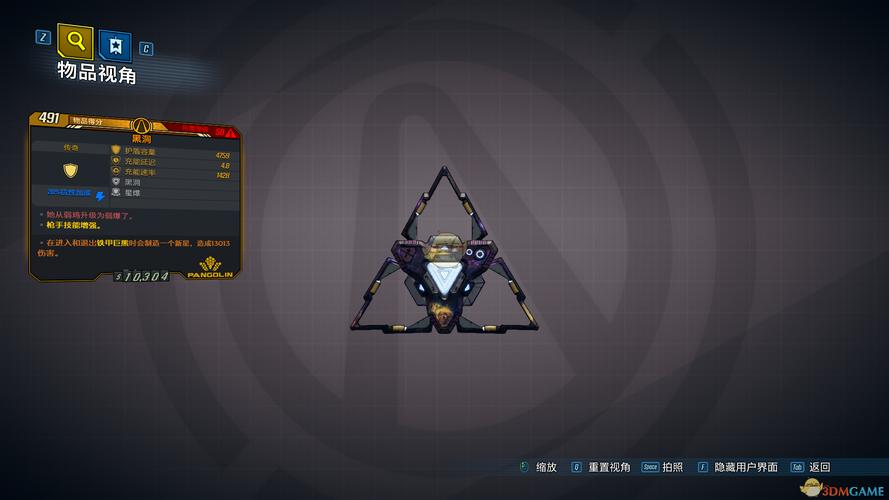Go back using the 返回 option

coord(820,467)
